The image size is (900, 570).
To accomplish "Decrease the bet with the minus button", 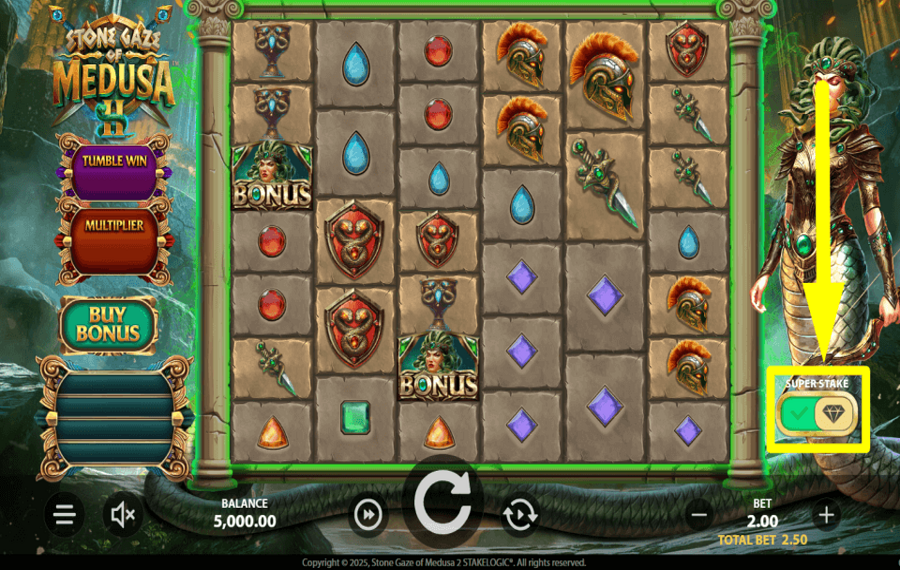I will (699, 515).
